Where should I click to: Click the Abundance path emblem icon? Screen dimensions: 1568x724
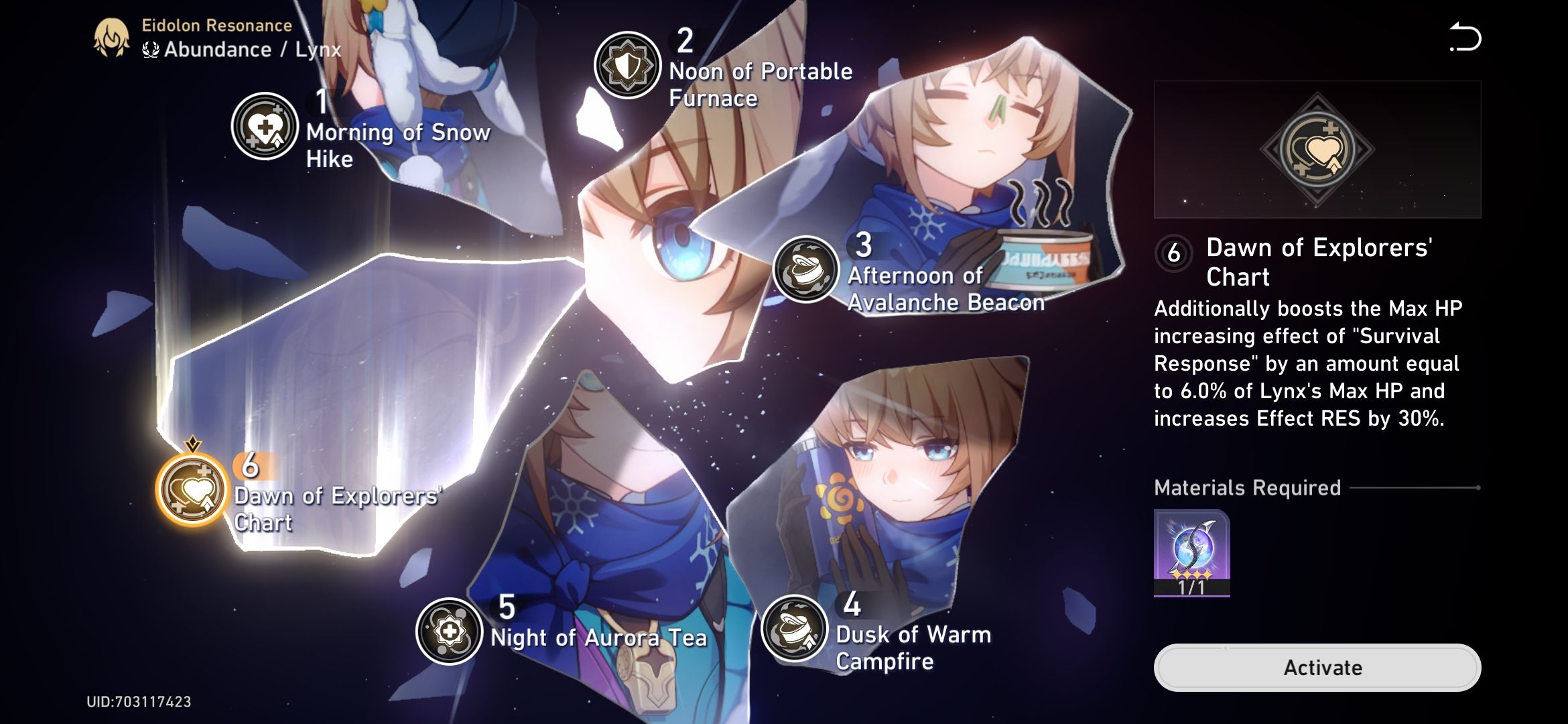tap(150, 49)
